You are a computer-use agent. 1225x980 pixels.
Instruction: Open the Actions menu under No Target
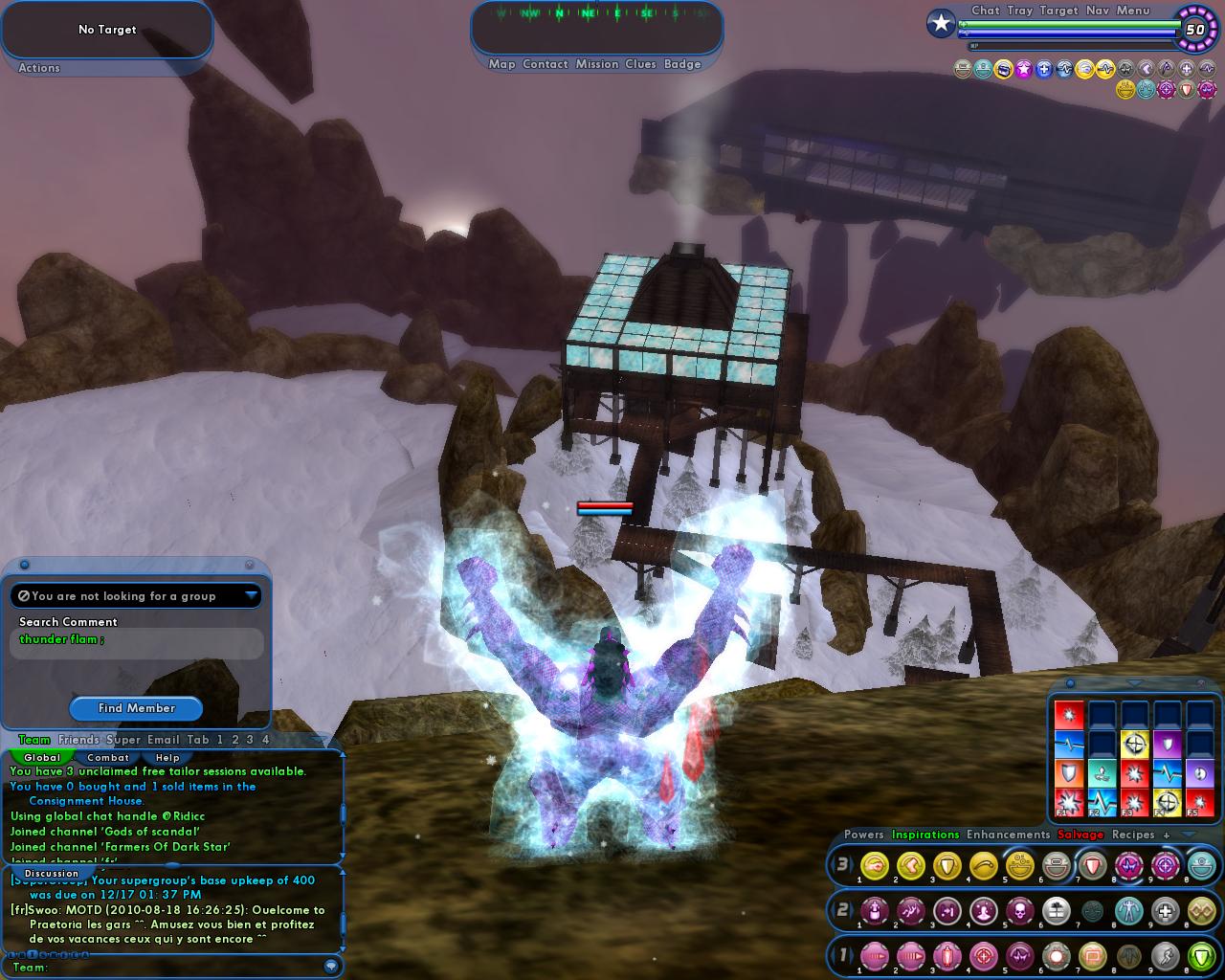click(39, 68)
